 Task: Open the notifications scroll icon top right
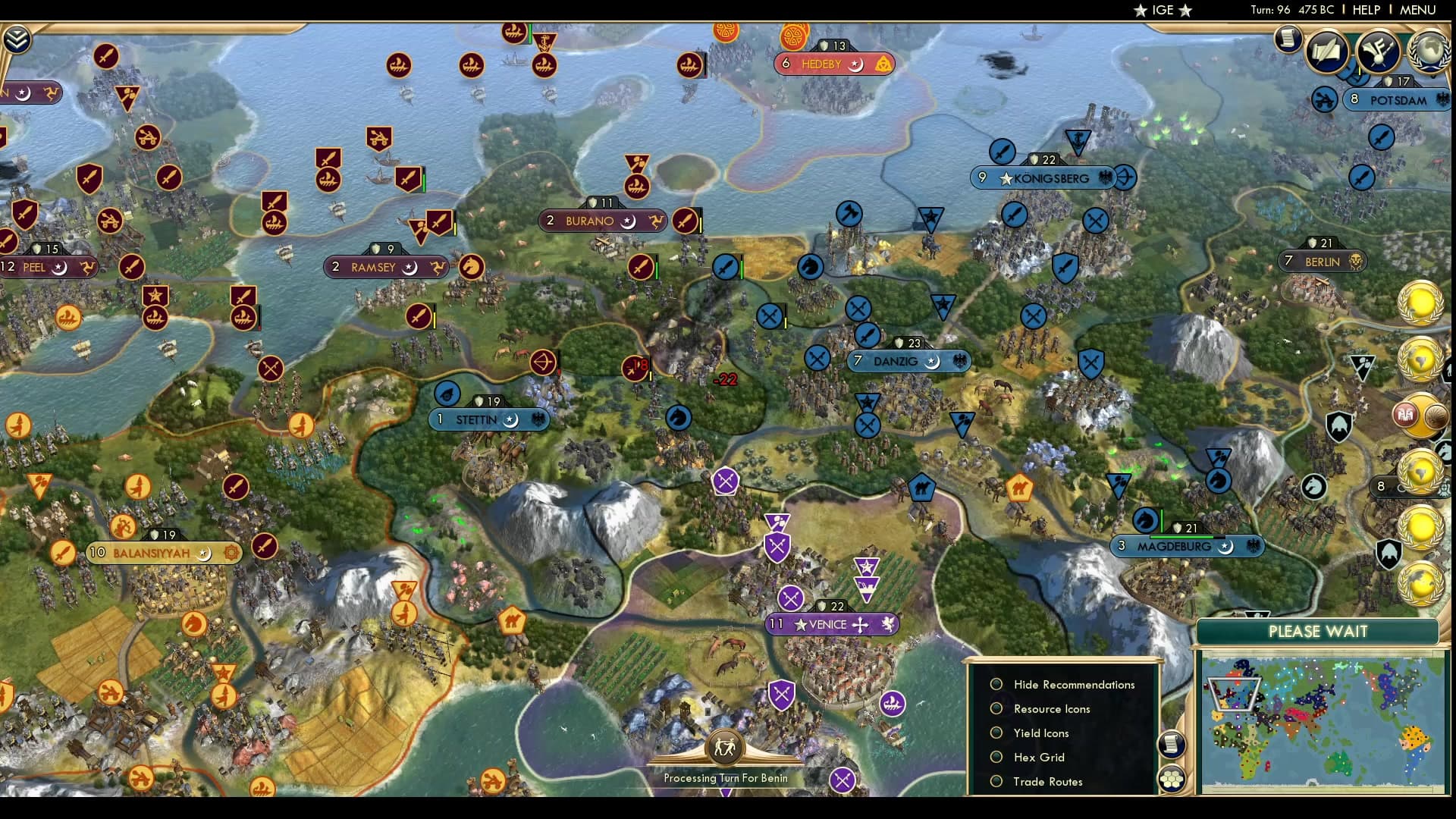click(x=1288, y=38)
